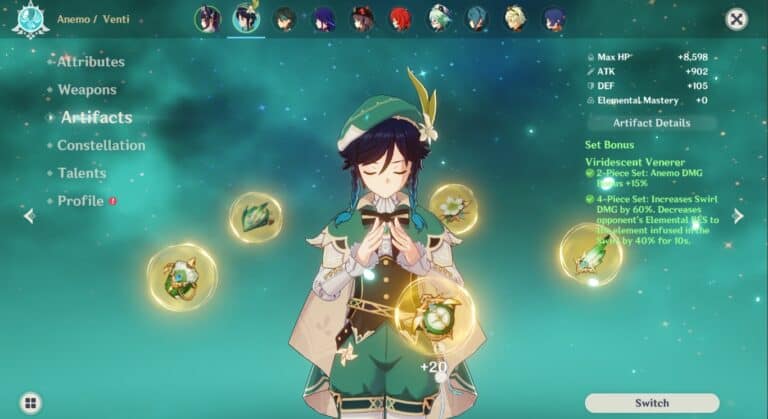Viewport: 768px width, 419px height.
Task: Select the Artifacts menu entry
Action: click(x=96, y=118)
